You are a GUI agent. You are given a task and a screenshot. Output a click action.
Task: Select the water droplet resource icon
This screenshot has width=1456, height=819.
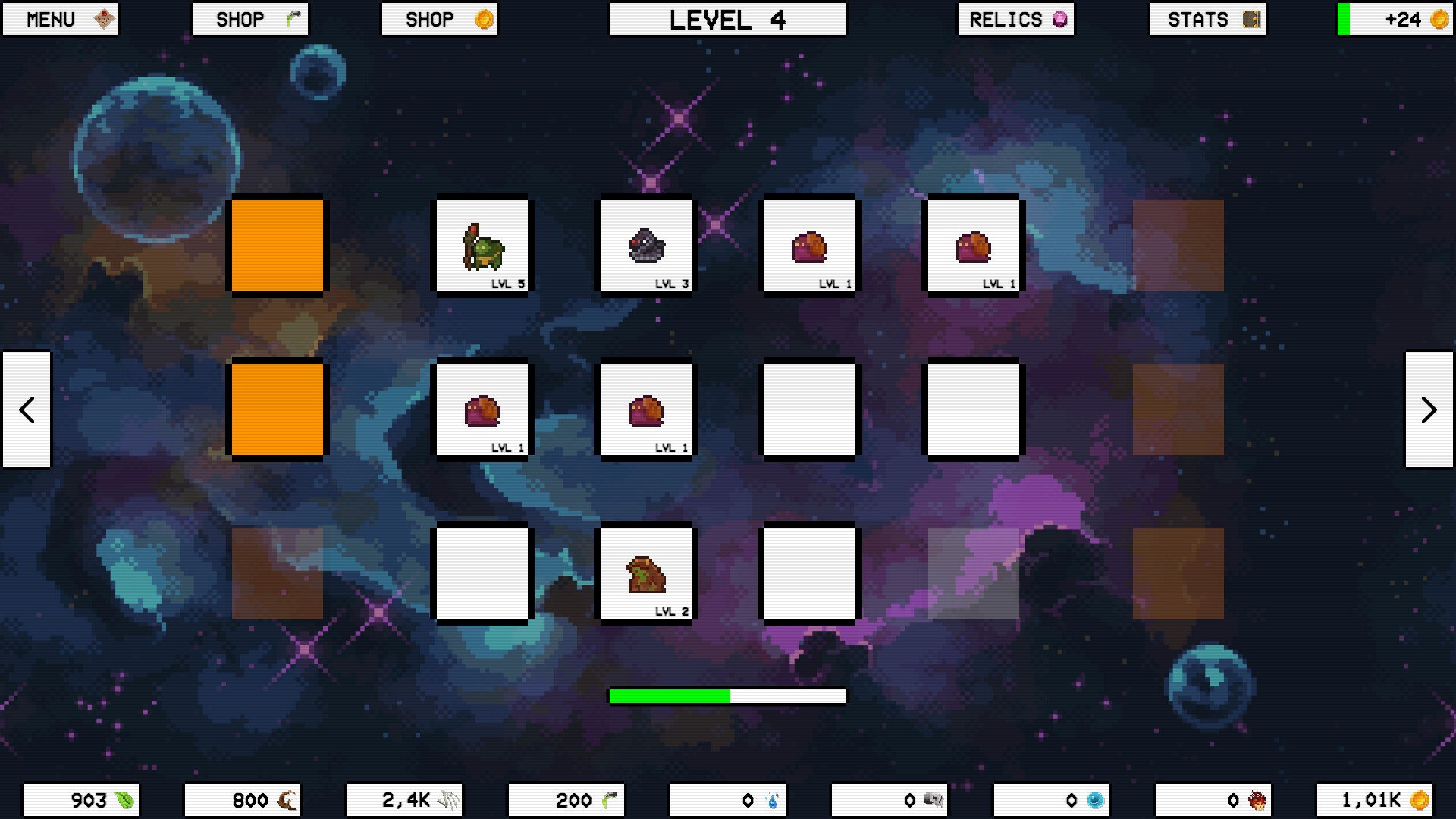pyautogui.click(x=771, y=799)
